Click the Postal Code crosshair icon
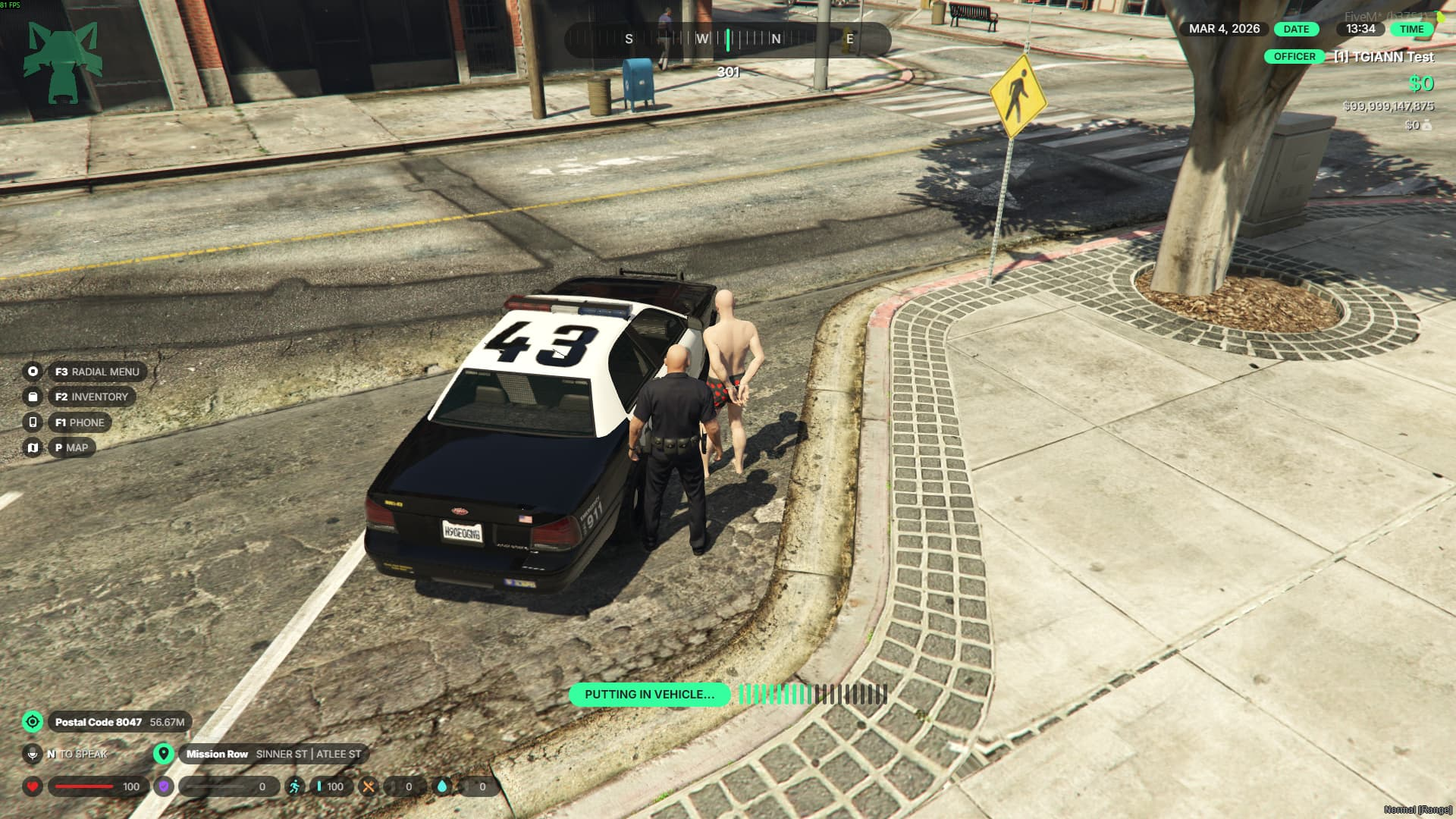This screenshot has height=819, width=1456. coord(33,722)
